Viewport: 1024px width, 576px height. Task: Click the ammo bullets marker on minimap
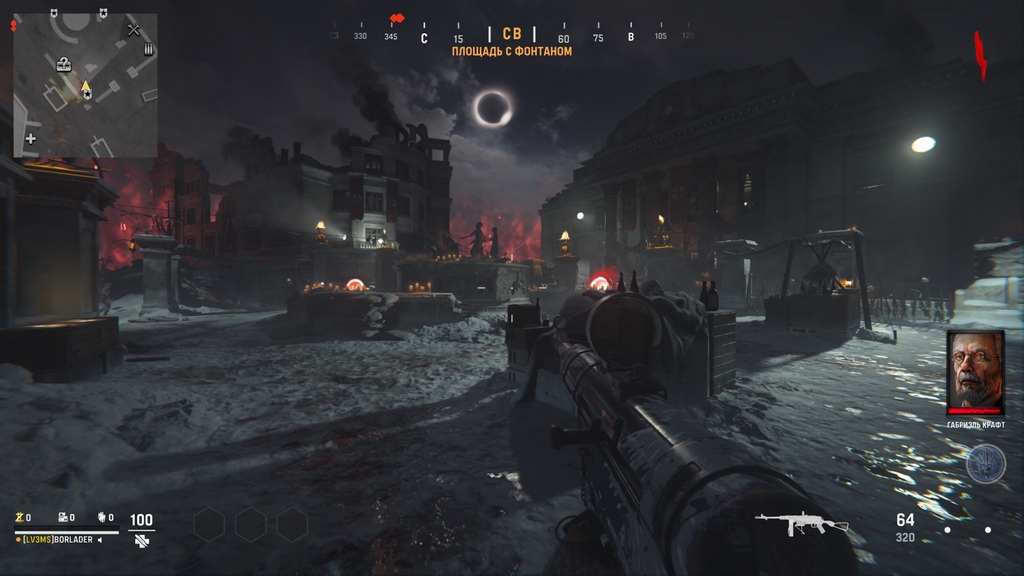tap(149, 49)
